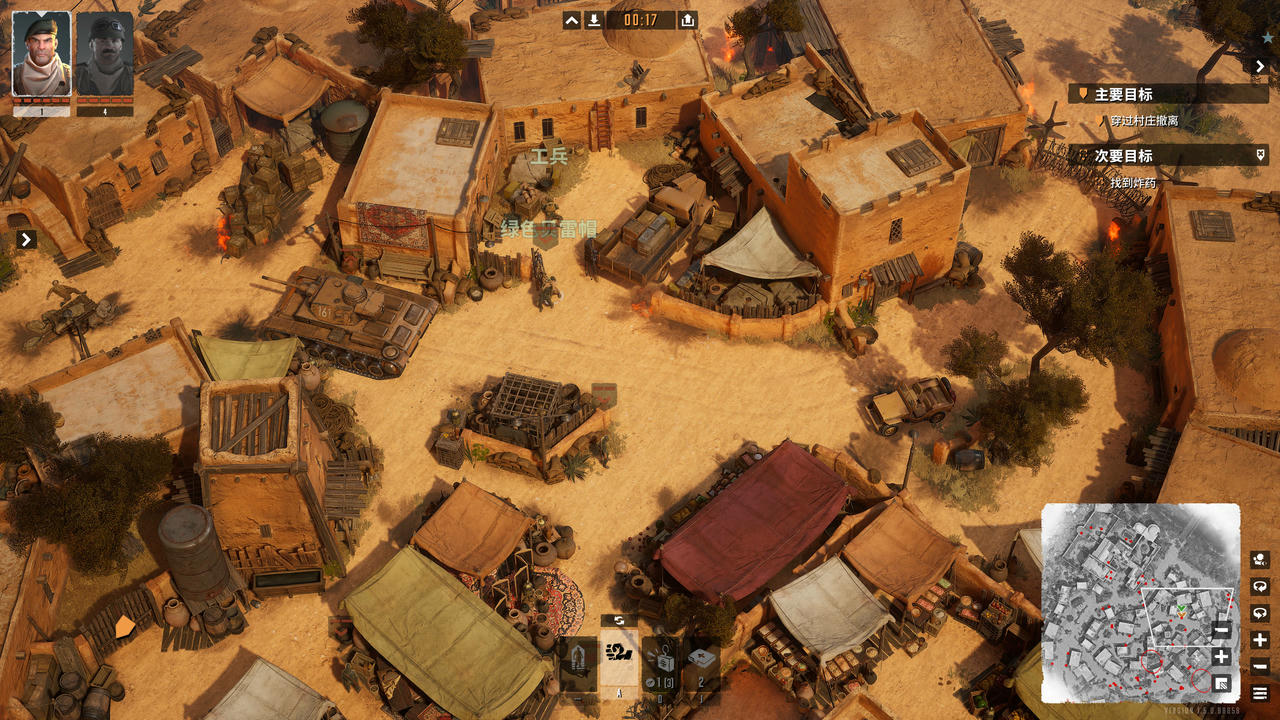
Task: Select the capped commando portrait
Action: pyautogui.click(x=105, y=54)
